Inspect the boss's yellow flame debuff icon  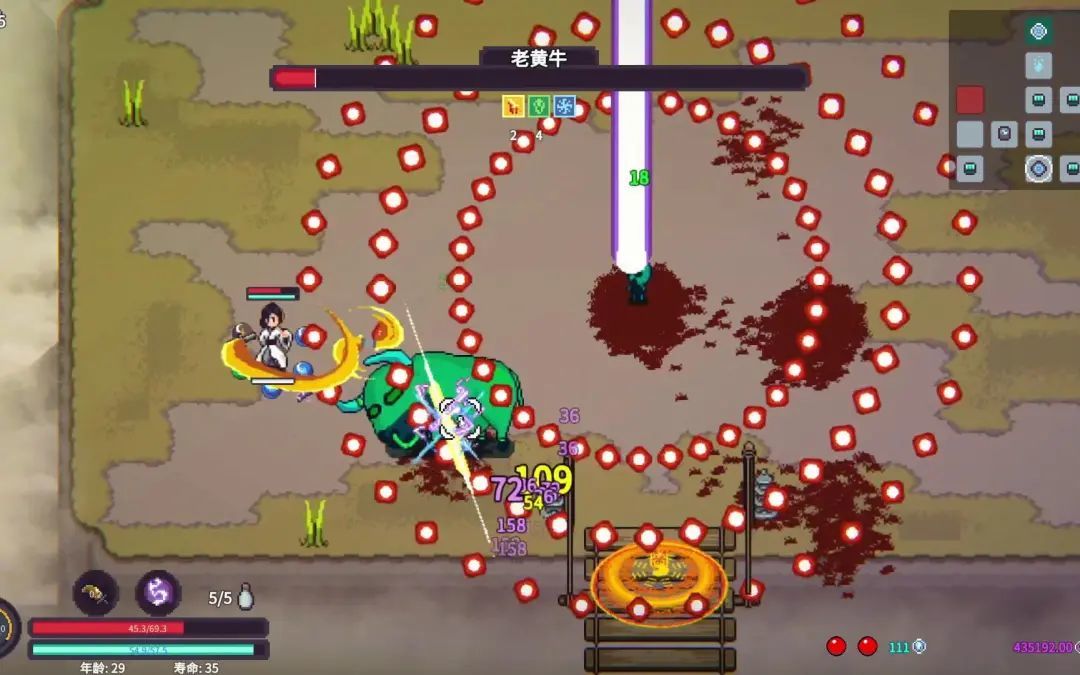click(513, 106)
